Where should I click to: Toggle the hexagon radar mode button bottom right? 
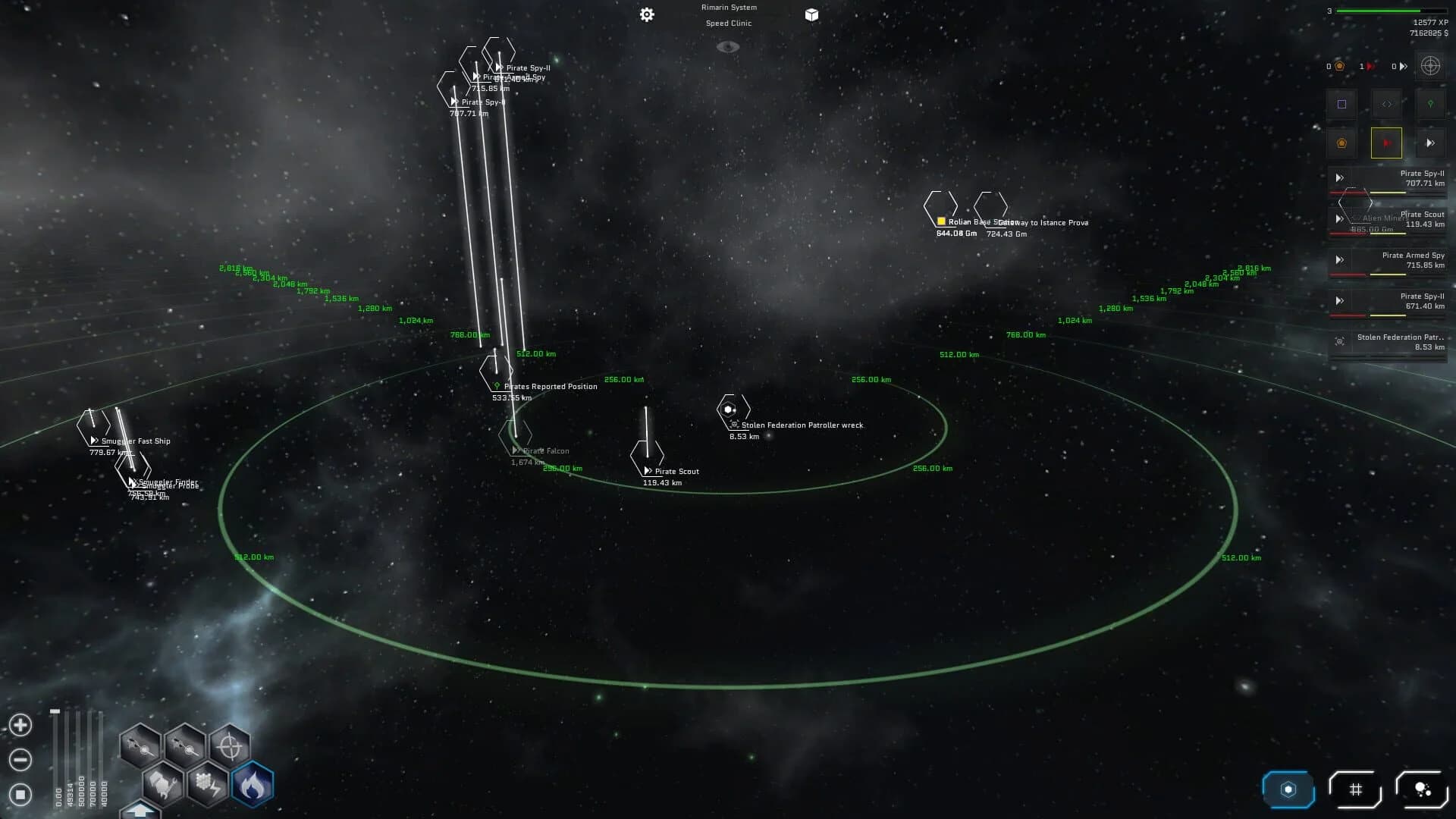(1288, 789)
